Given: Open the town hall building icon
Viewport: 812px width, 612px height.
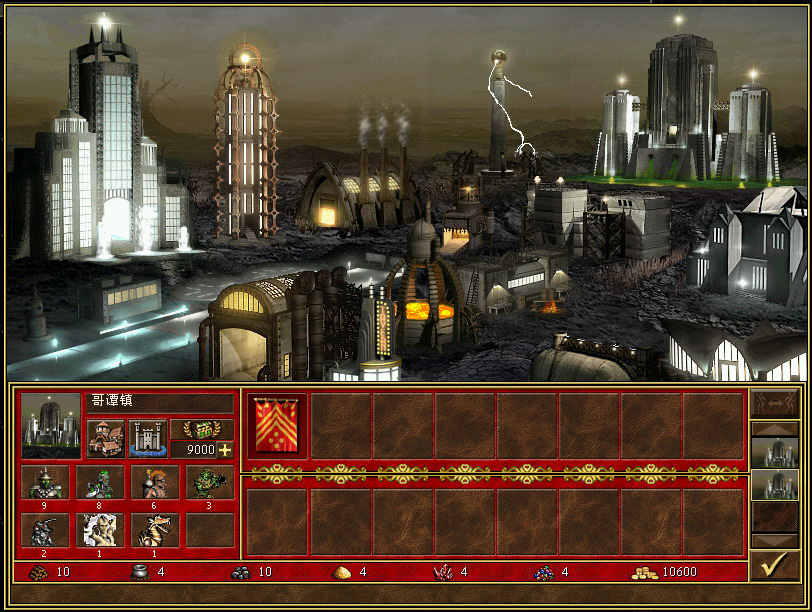Looking at the screenshot, I should point(104,438).
